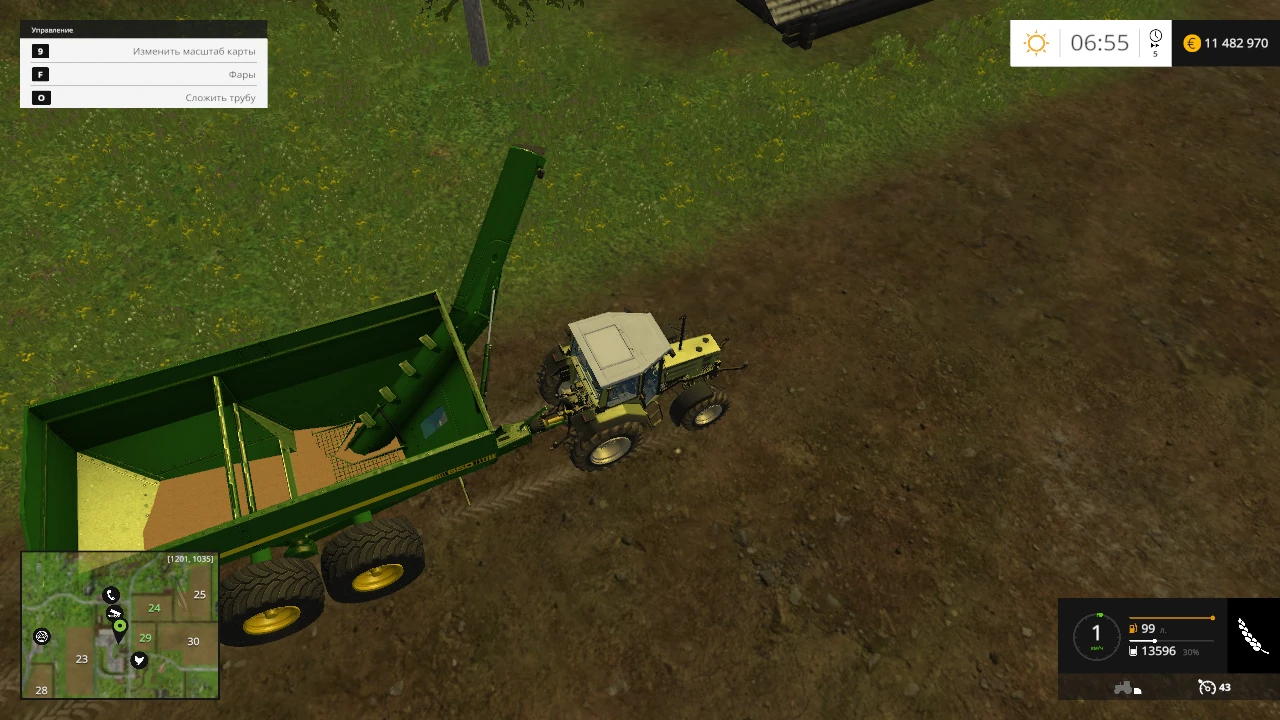Click the horse cart icon on the minimap
This screenshot has height=720, width=1280.
[x=115, y=612]
